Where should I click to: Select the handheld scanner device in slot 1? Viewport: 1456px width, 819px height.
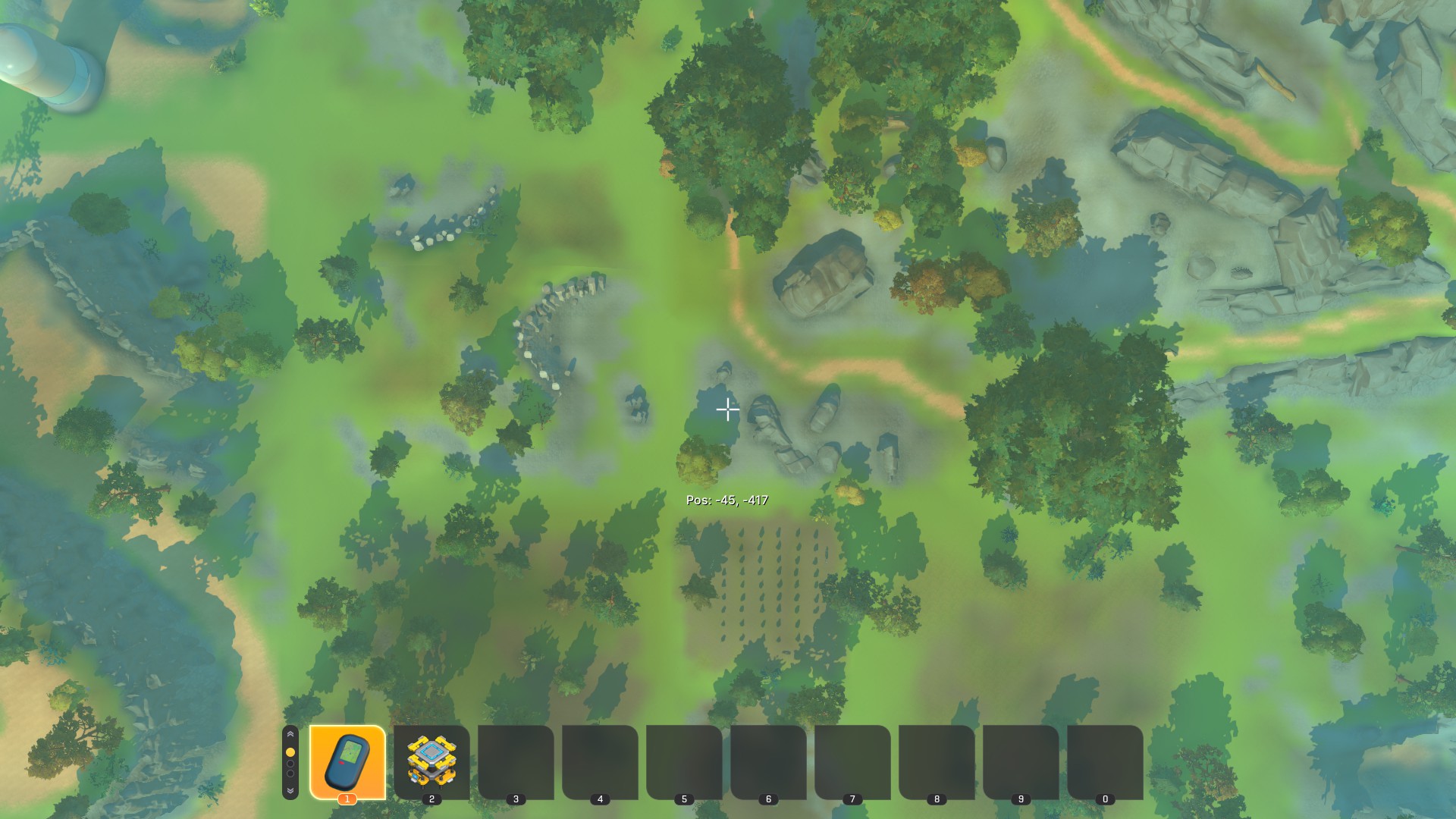[347, 761]
